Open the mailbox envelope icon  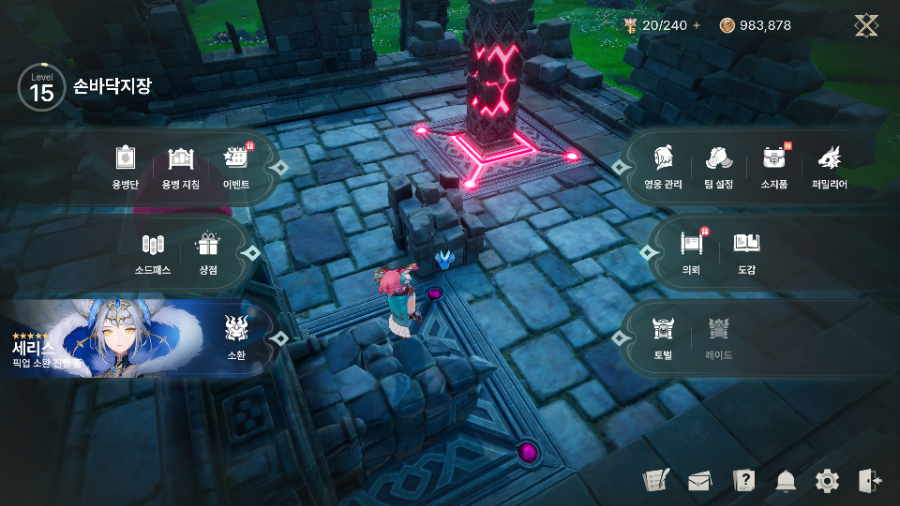click(x=699, y=481)
